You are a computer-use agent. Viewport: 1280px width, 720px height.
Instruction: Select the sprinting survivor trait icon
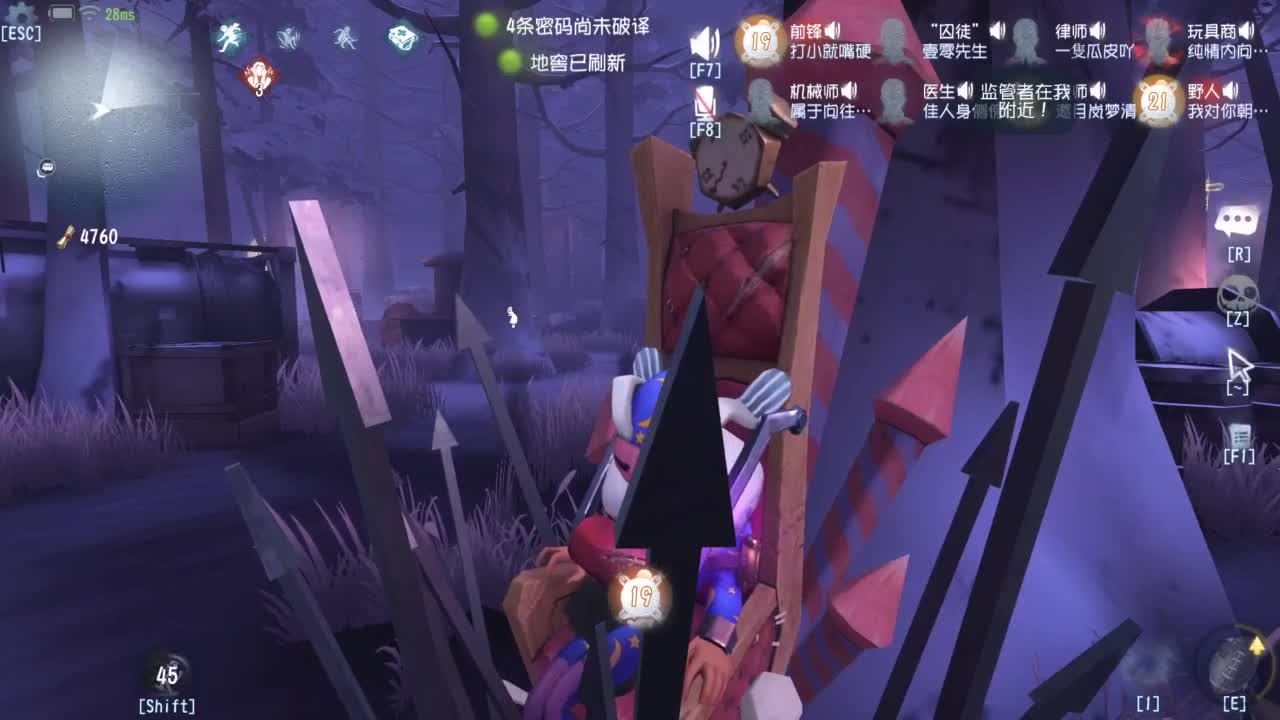coord(232,37)
